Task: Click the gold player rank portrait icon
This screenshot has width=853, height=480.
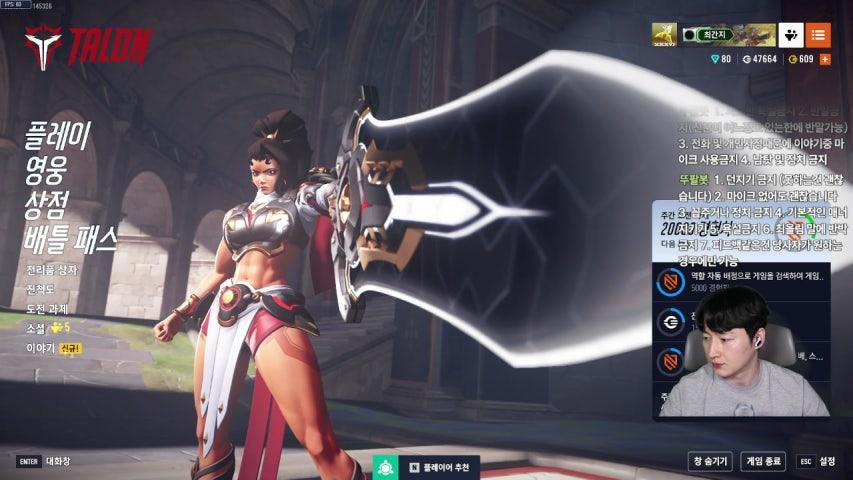Action: (x=665, y=35)
